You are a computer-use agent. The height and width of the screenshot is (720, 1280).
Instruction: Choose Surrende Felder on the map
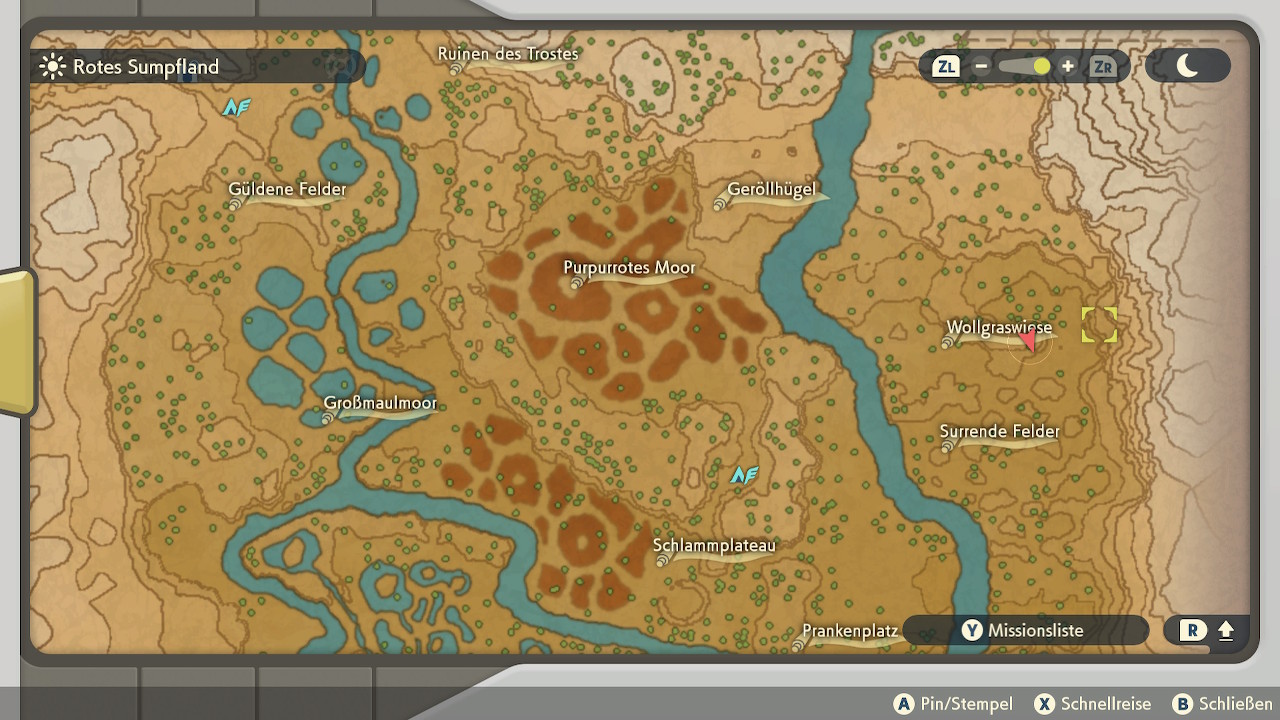point(999,432)
